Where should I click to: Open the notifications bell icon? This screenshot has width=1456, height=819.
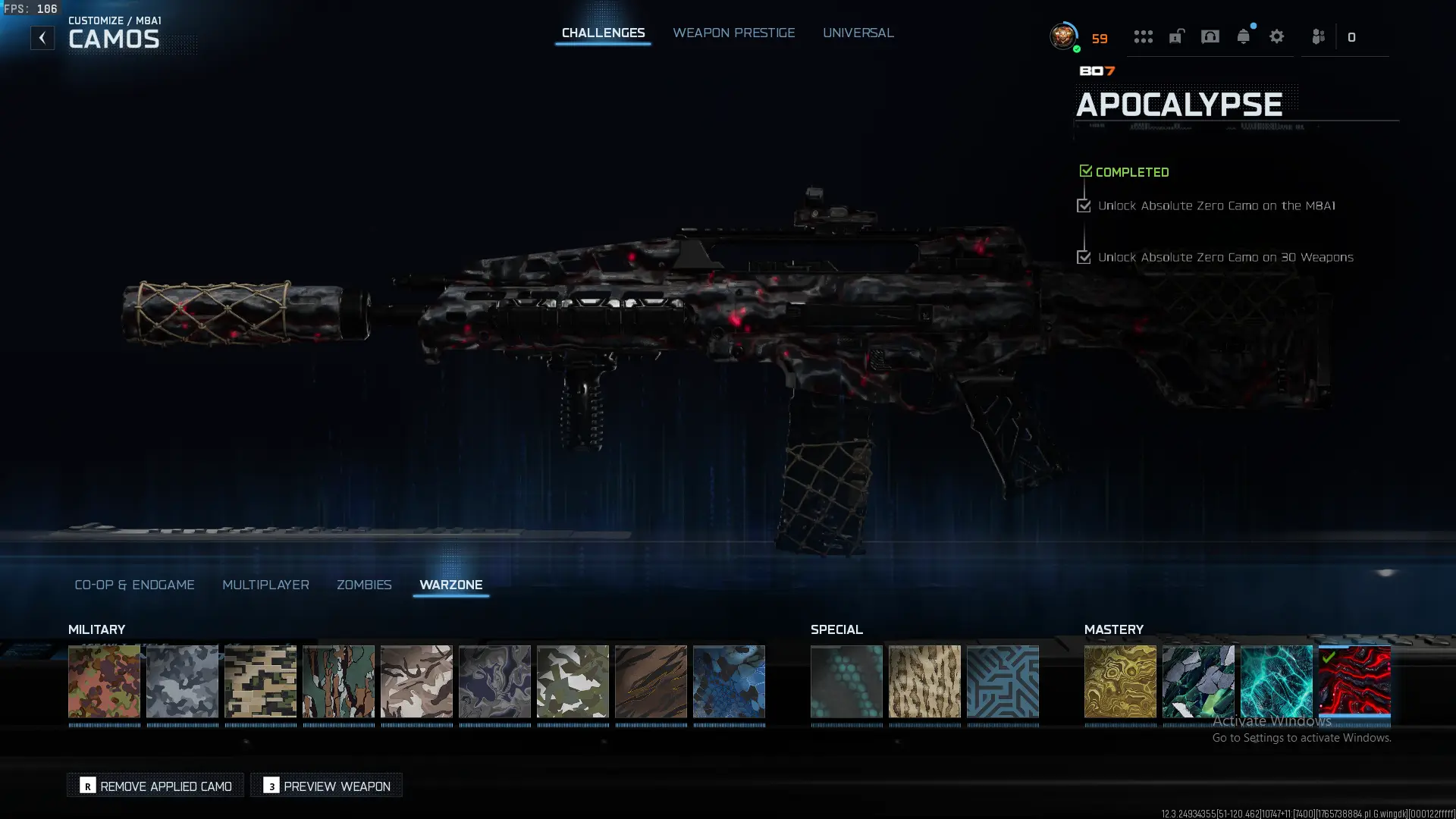1243,36
